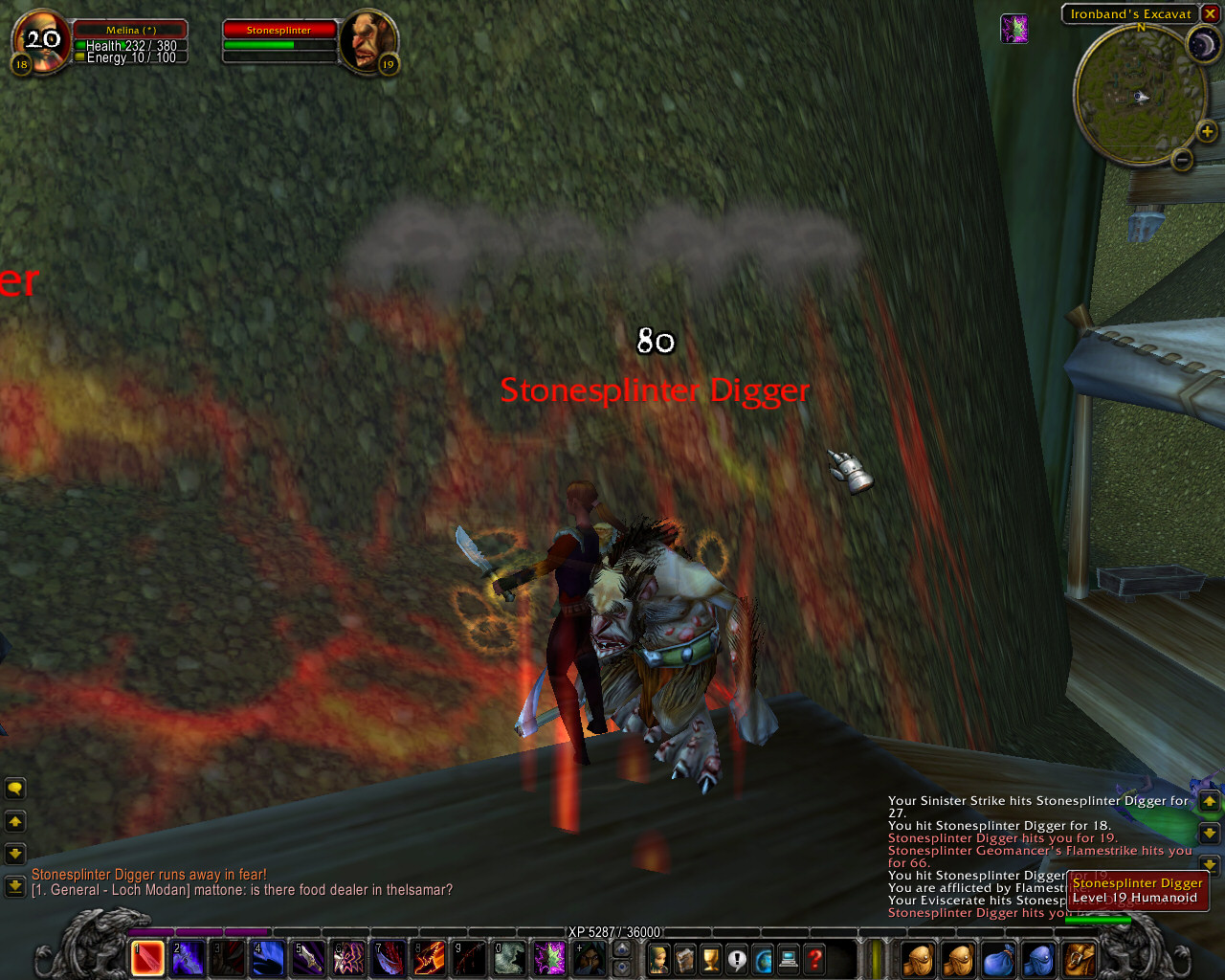Viewport: 1225px width, 980px height.
Task: Click the XP bar showing 5287/36000
Action: pos(612,930)
